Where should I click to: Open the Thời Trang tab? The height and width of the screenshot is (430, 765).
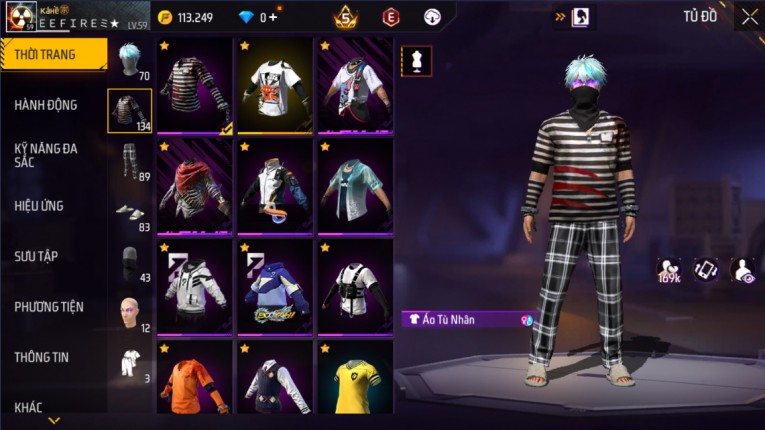(x=50, y=55)
